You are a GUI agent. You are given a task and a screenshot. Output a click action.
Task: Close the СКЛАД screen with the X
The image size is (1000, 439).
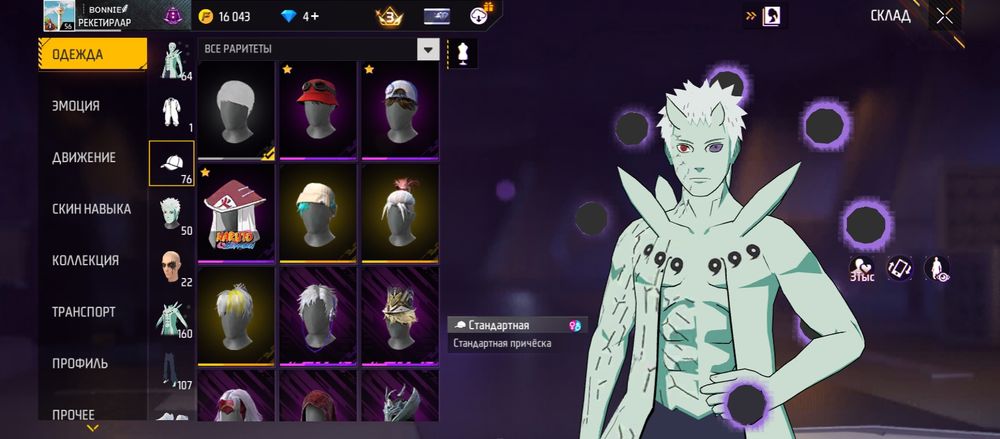pyautogui.click(x=944, y=16)
